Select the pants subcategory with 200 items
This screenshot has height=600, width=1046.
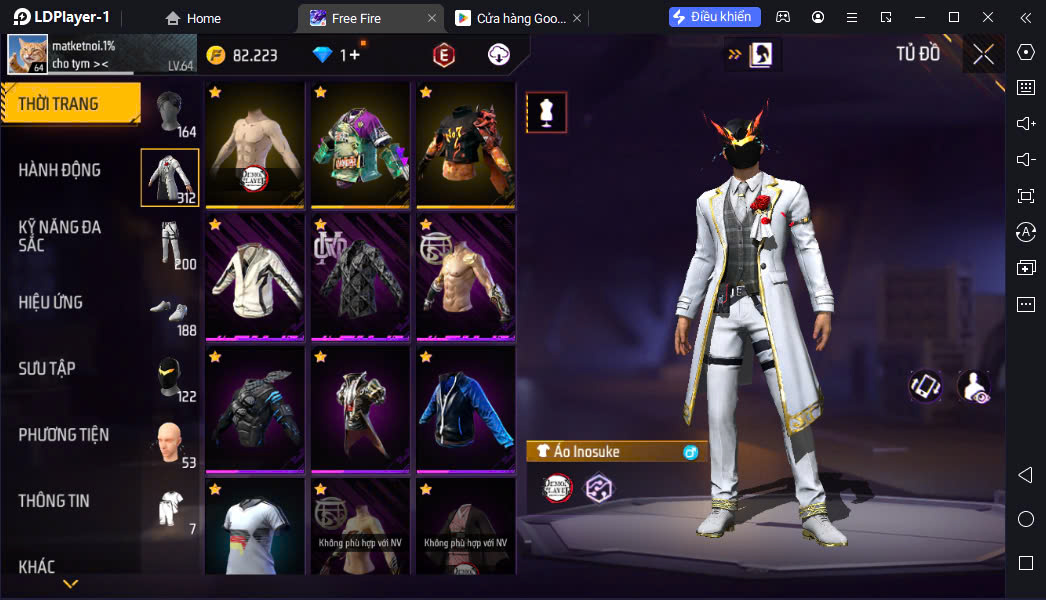tap(170, 244)
